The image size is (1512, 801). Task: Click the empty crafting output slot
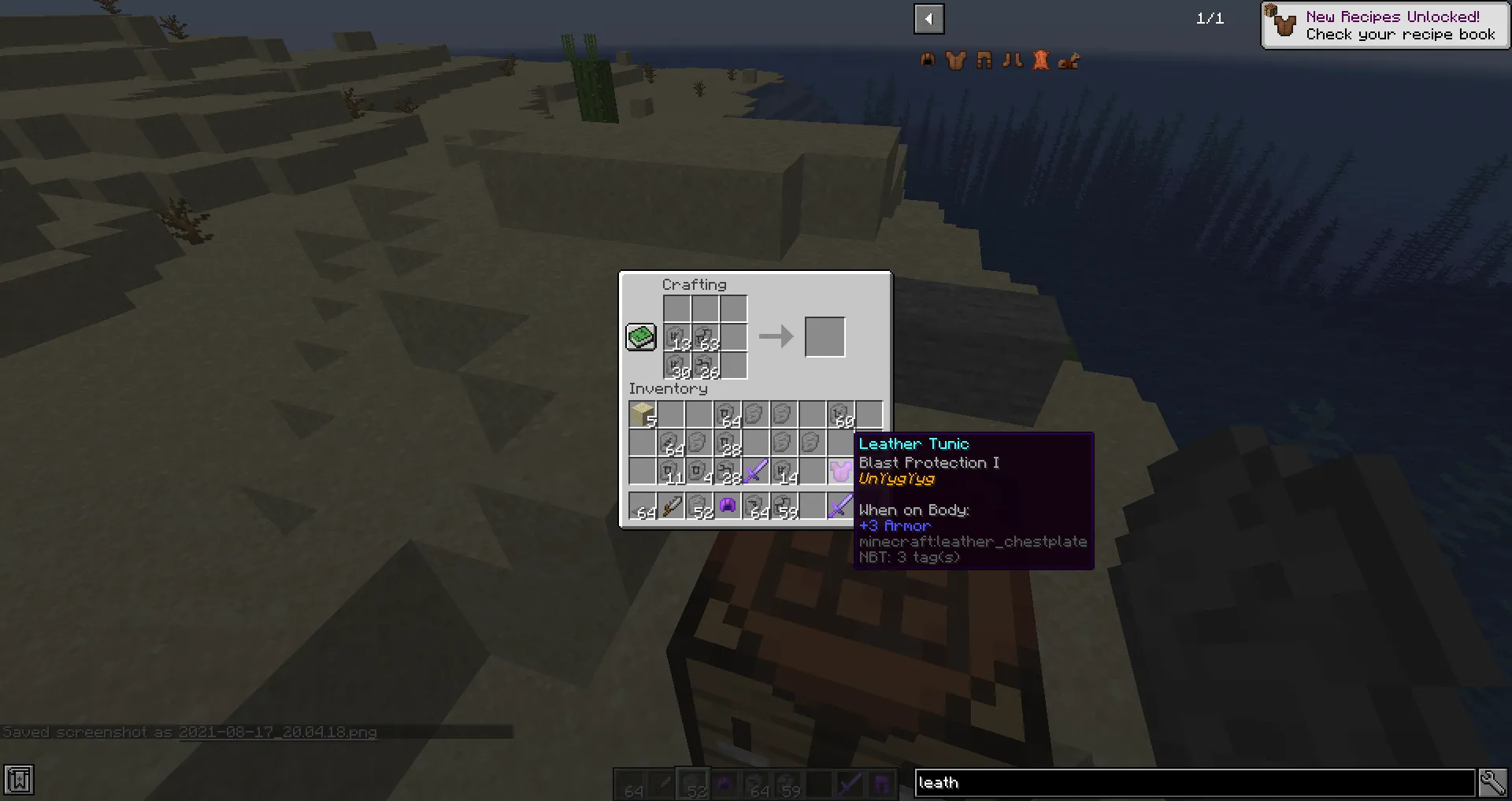click(x=825, y=336)
